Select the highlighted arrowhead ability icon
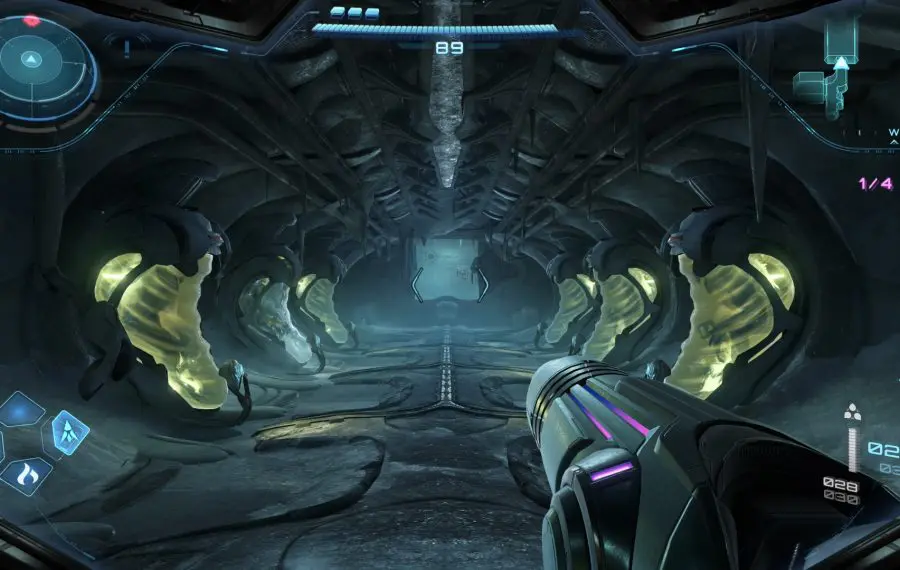Image resolution: width=900 pixels, height=570 pixels. 69,431
